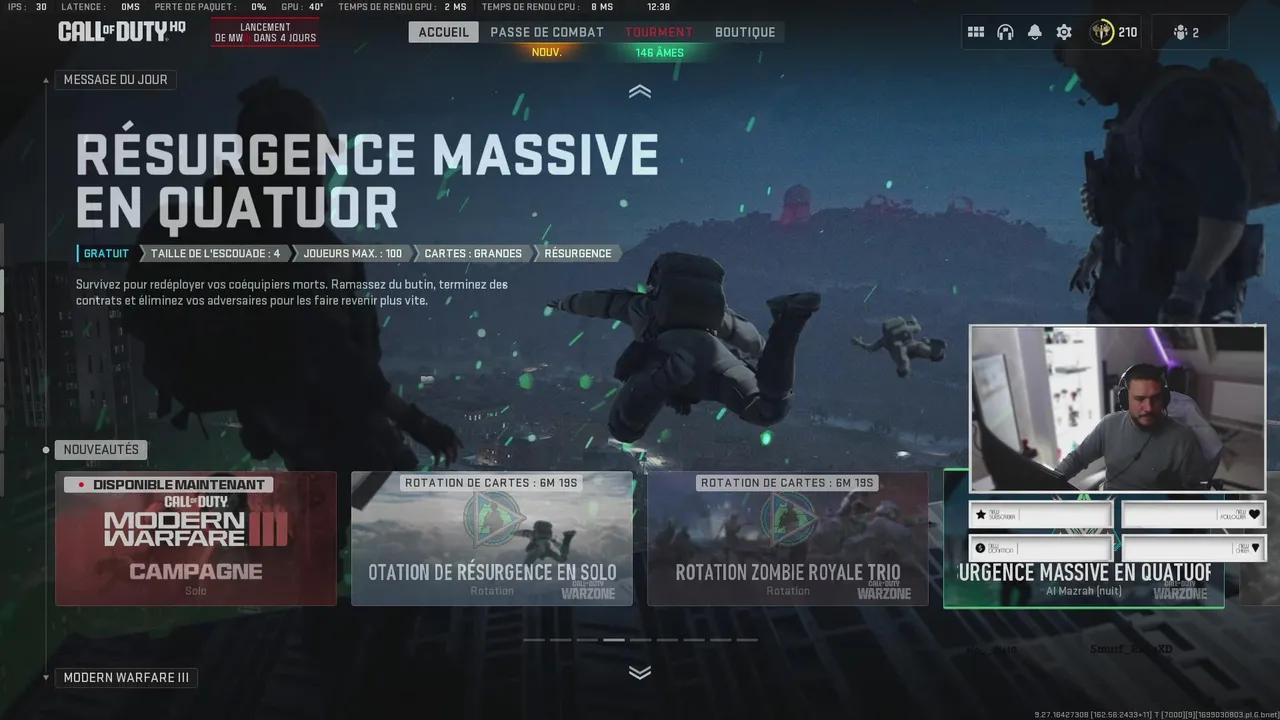Click the Rotation Zombie Royale Trio thumbnail

click(x=786, y=538)
